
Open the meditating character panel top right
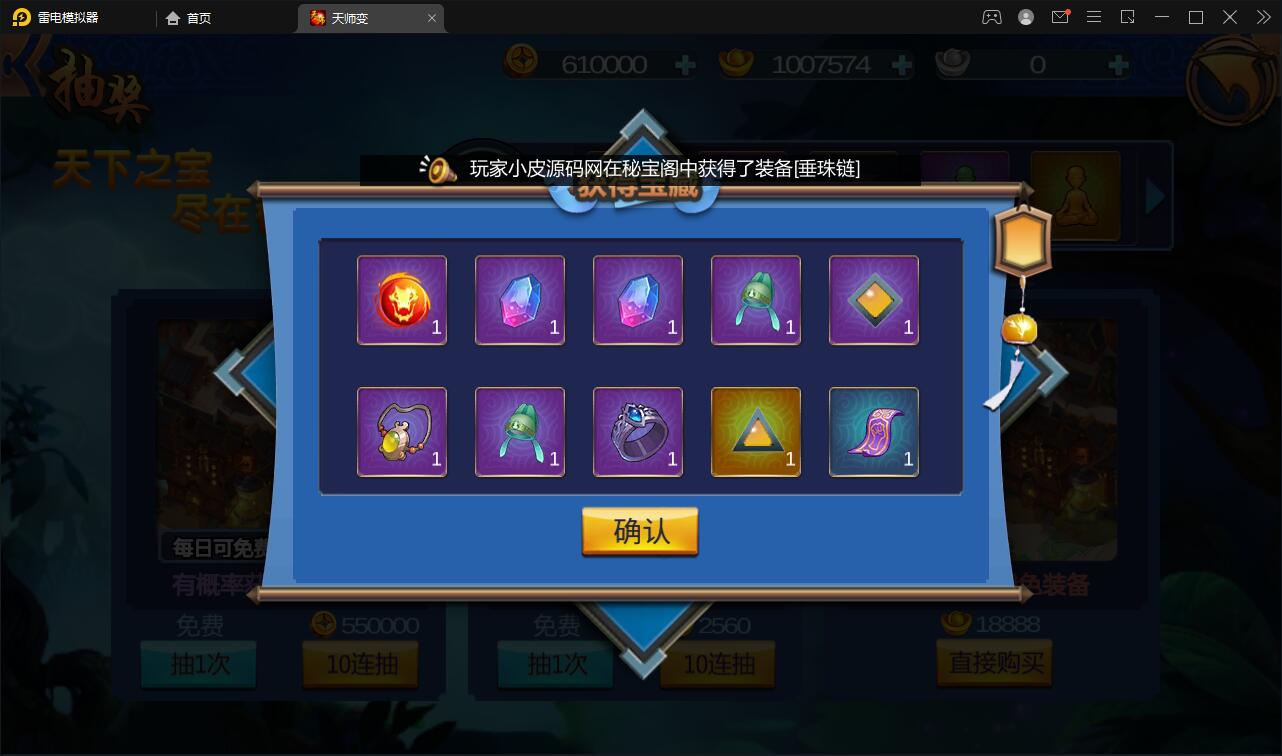1076,196
